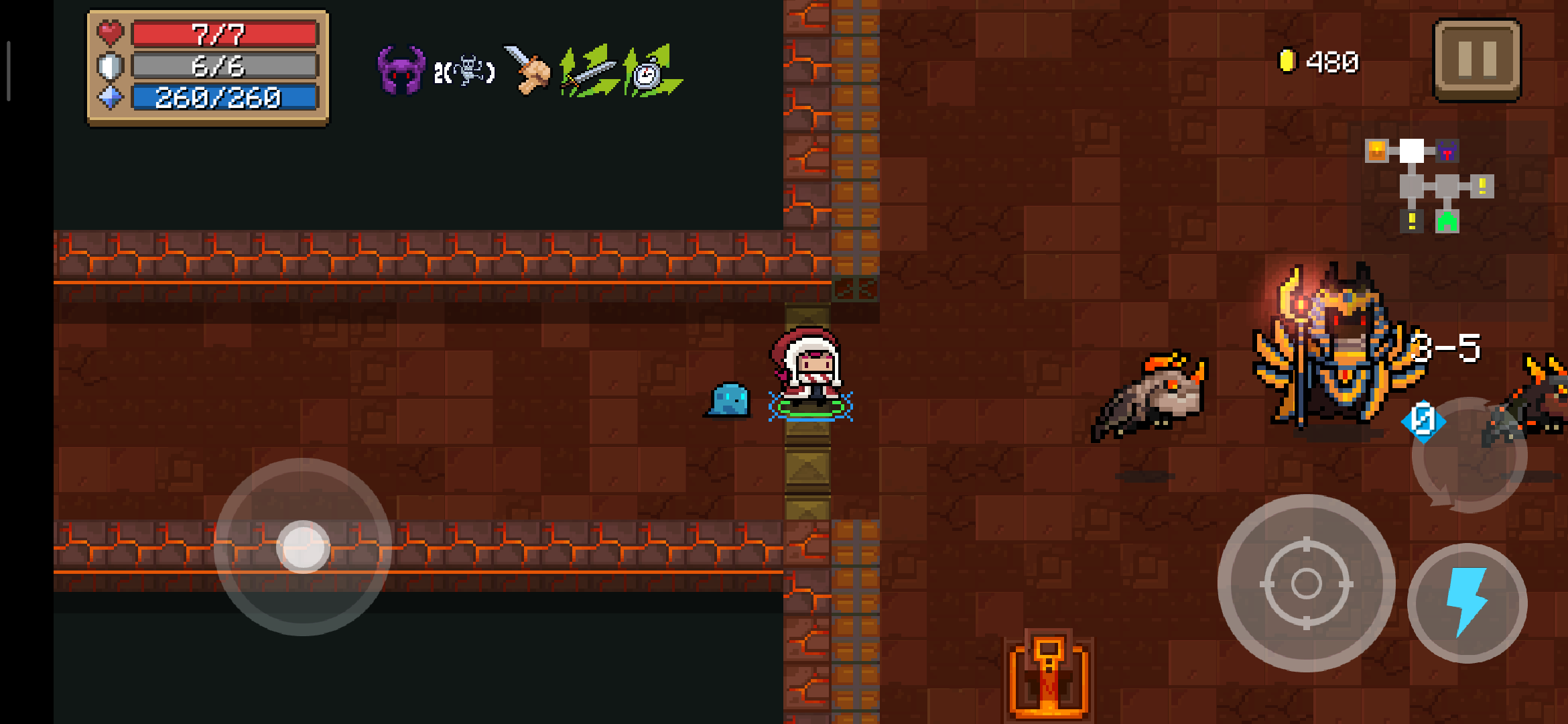This screenshot has height=724, width=1568.
Task: Select the sword with green arrows buff
Action: (x=588, y=72)
